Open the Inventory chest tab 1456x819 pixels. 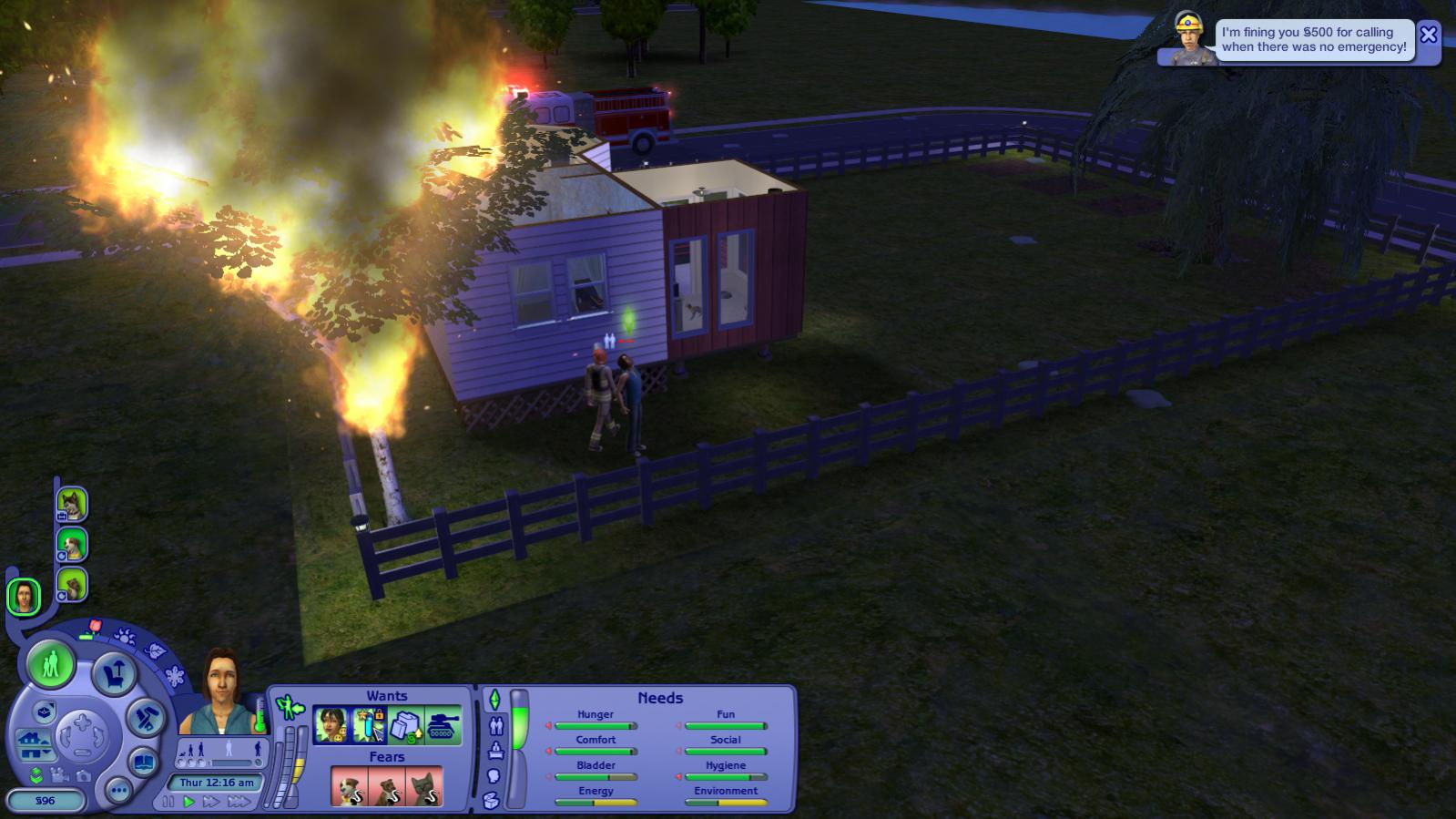pyautogui.click(x=492, y=801)
